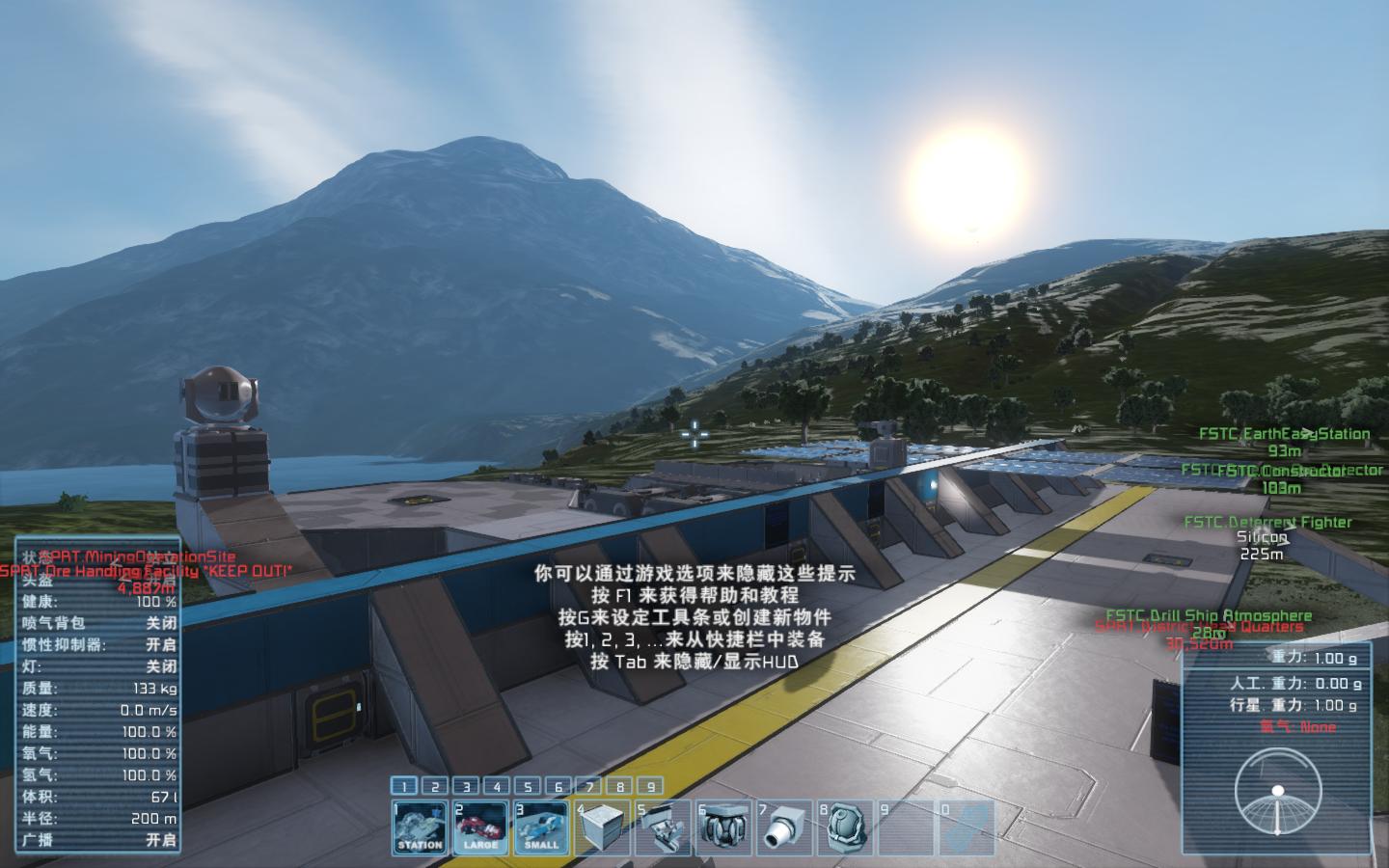The width and height of the screenshot is (1389, 868).
Task: Open toolbar page 3
Action: pos(466,786)
